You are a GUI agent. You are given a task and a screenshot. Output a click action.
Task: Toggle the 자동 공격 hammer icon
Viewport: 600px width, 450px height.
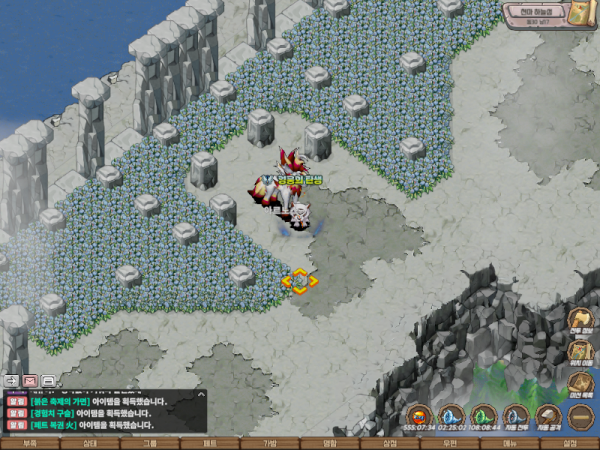click(x=548, y=415)
